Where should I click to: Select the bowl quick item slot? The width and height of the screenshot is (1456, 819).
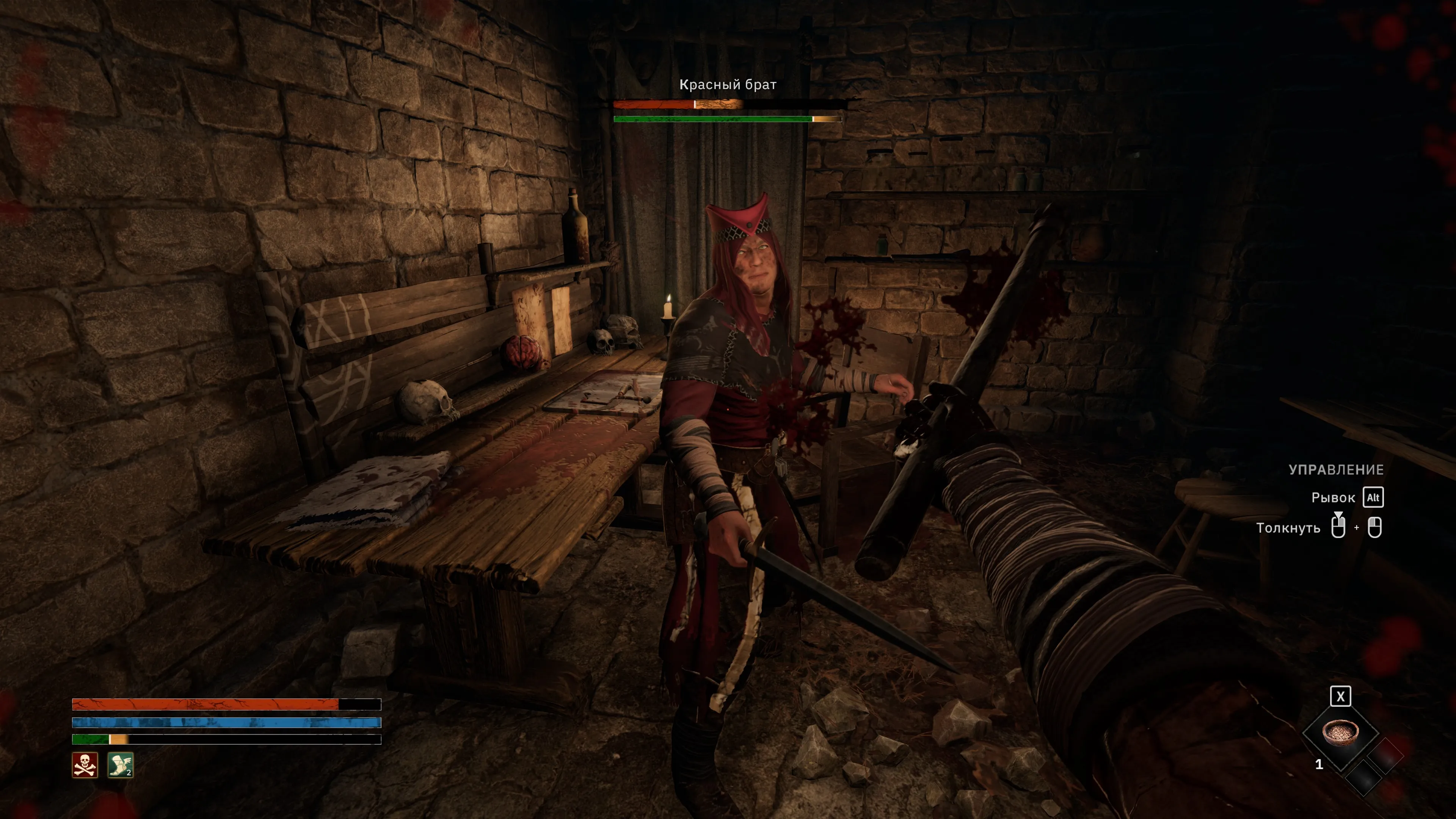[x=1340, y=733]
